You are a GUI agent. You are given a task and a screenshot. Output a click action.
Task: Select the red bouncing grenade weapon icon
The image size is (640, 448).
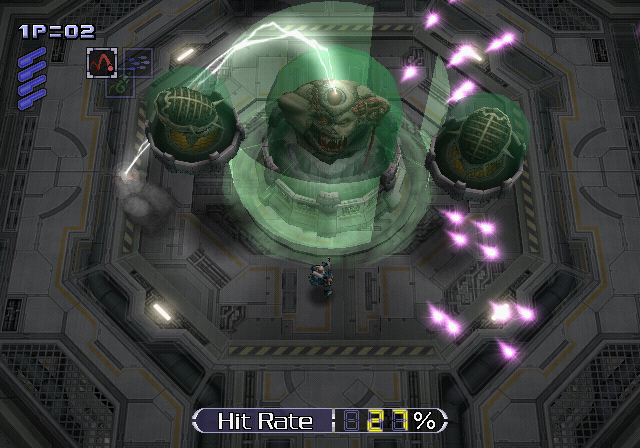(101, 62)
